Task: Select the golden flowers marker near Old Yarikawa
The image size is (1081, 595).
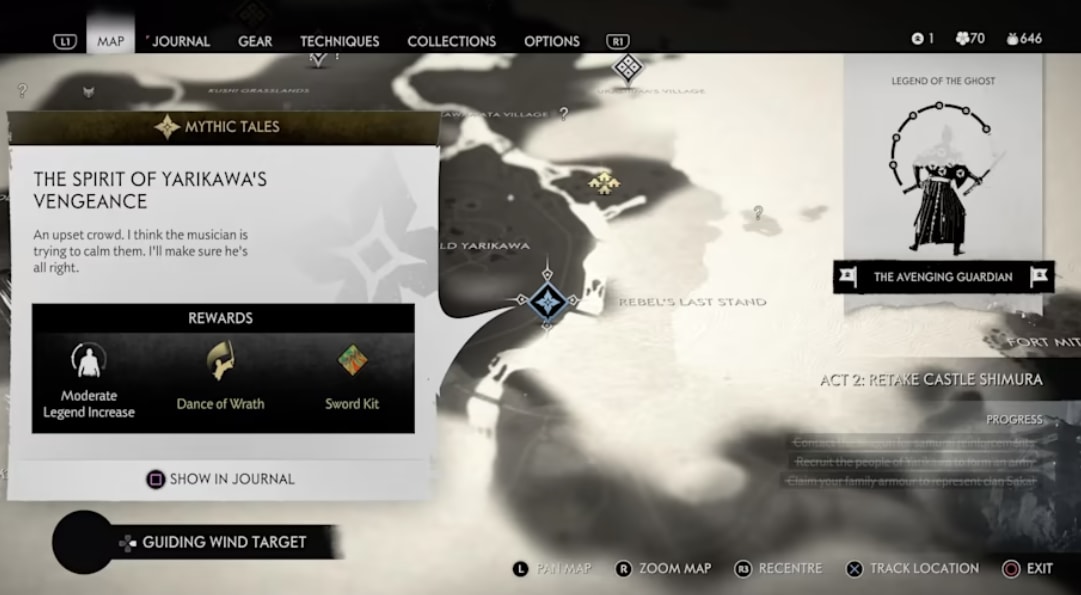Action: pos(603,181)
